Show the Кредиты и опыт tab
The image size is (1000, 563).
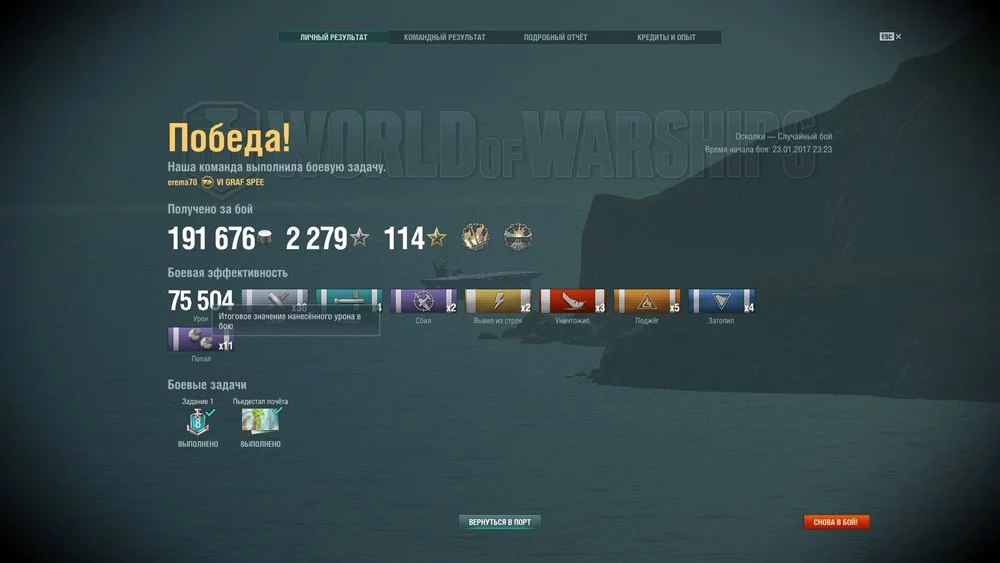666,38
